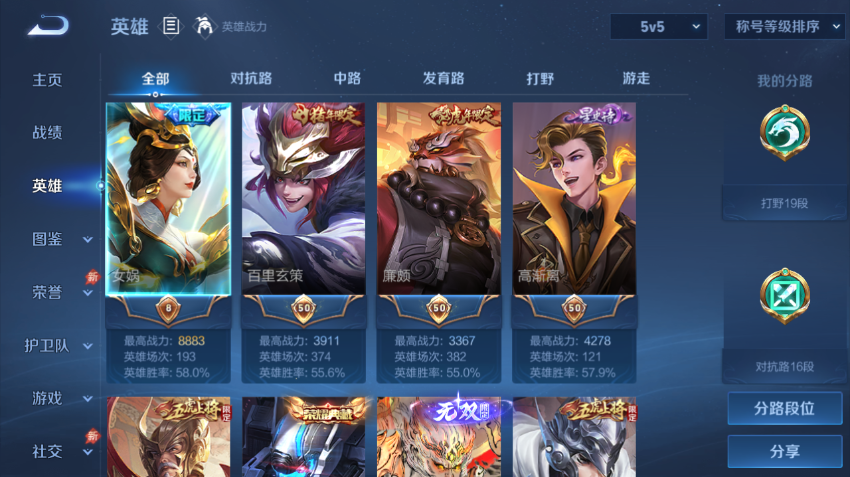This screenshot has height=477, width=850.
Task: Open the 5v5 mode dropdown
Action: 659,27
